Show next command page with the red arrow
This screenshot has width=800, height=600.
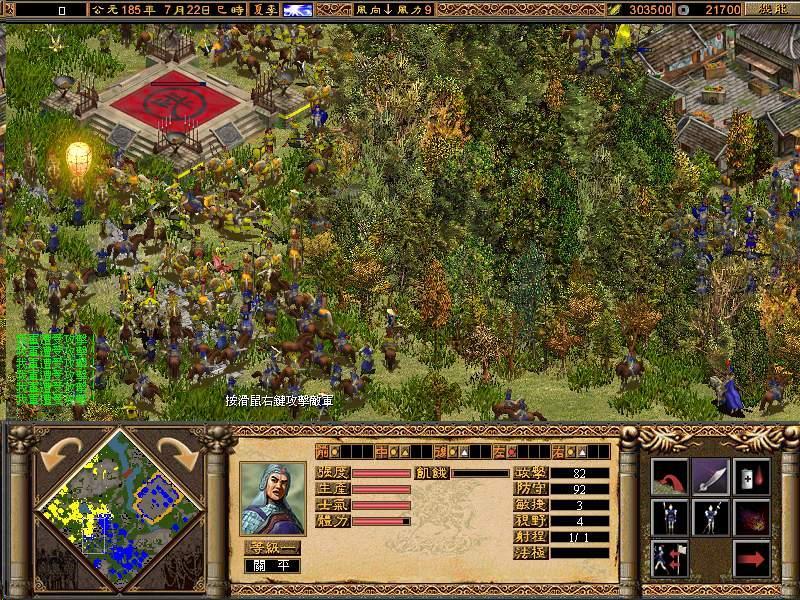[x=751, y=558]
